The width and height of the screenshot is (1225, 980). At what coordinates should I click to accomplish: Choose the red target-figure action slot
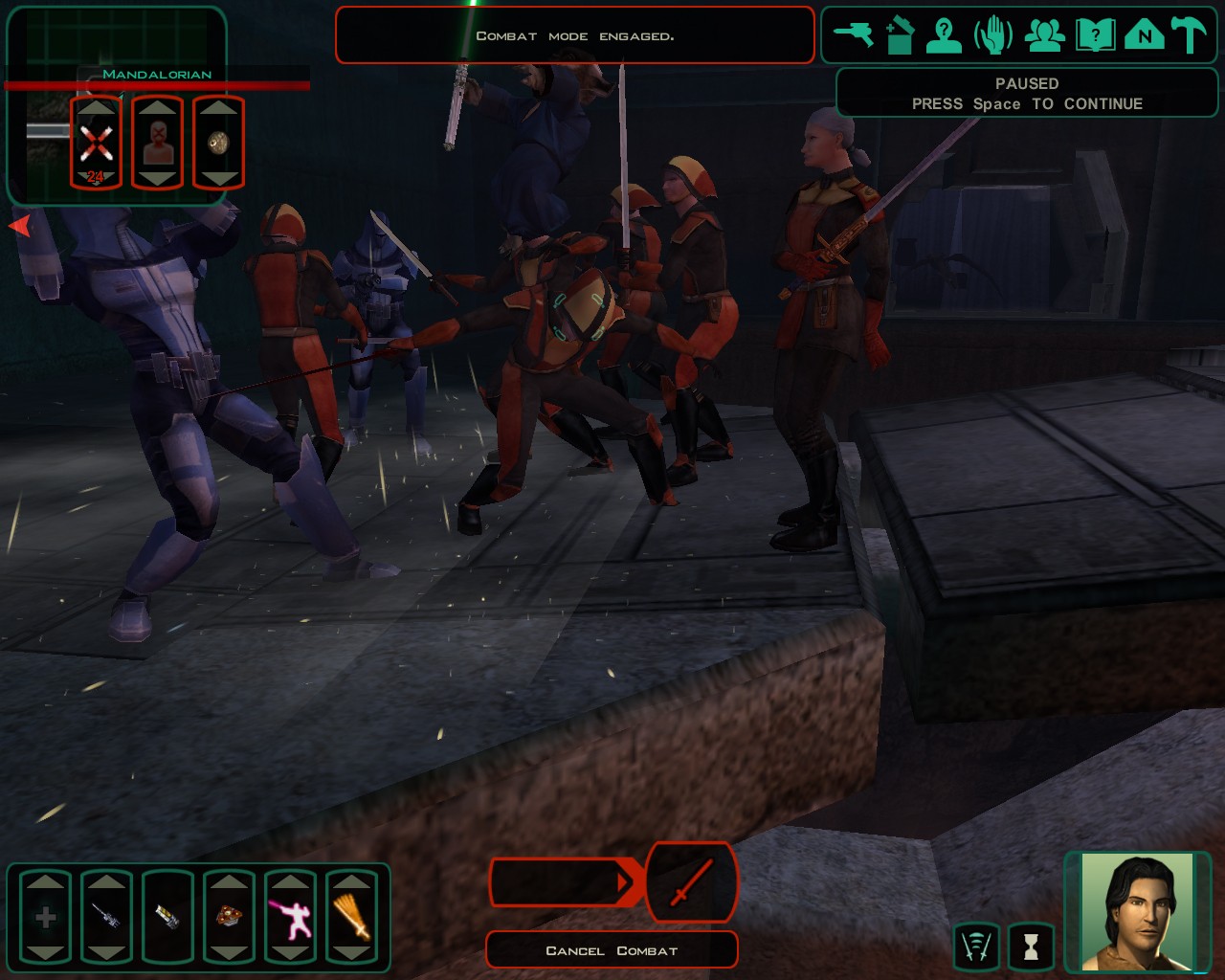pos(157,144)
